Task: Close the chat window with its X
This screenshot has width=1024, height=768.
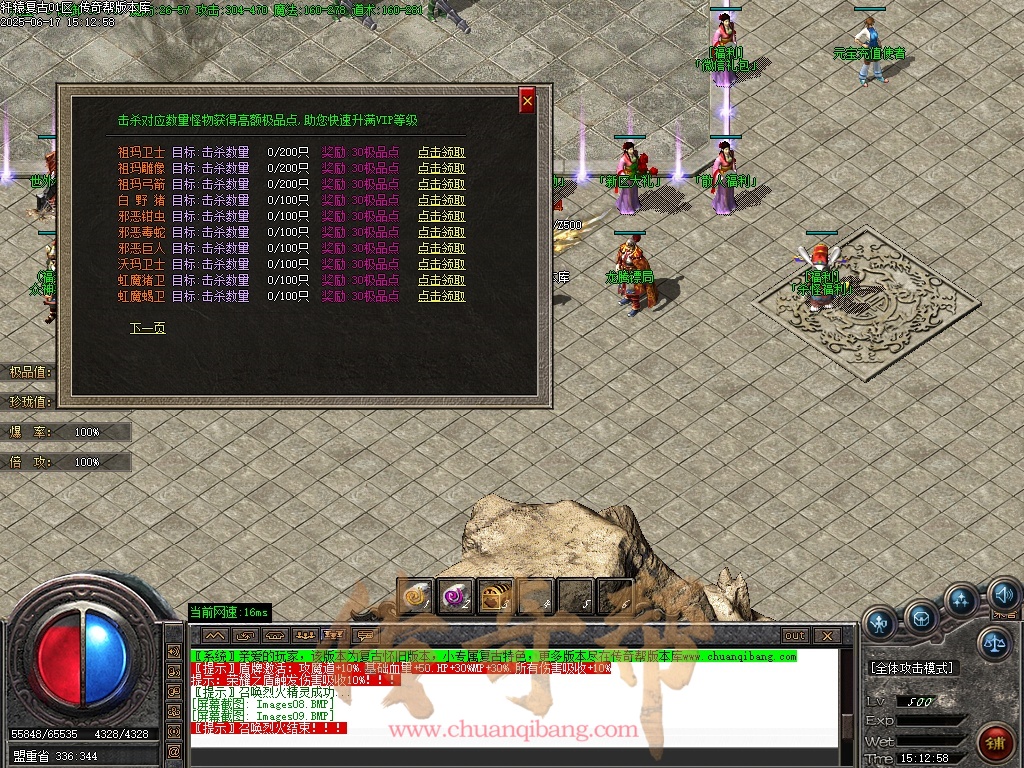Action: (x=826, y=635)
